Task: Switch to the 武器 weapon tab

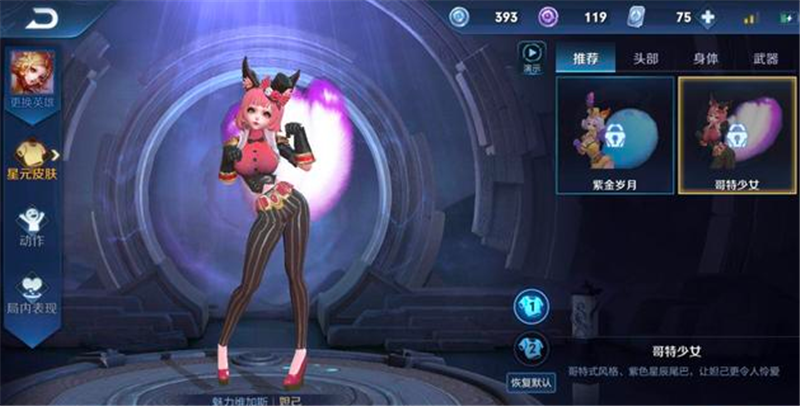Action: coord(765,59)
